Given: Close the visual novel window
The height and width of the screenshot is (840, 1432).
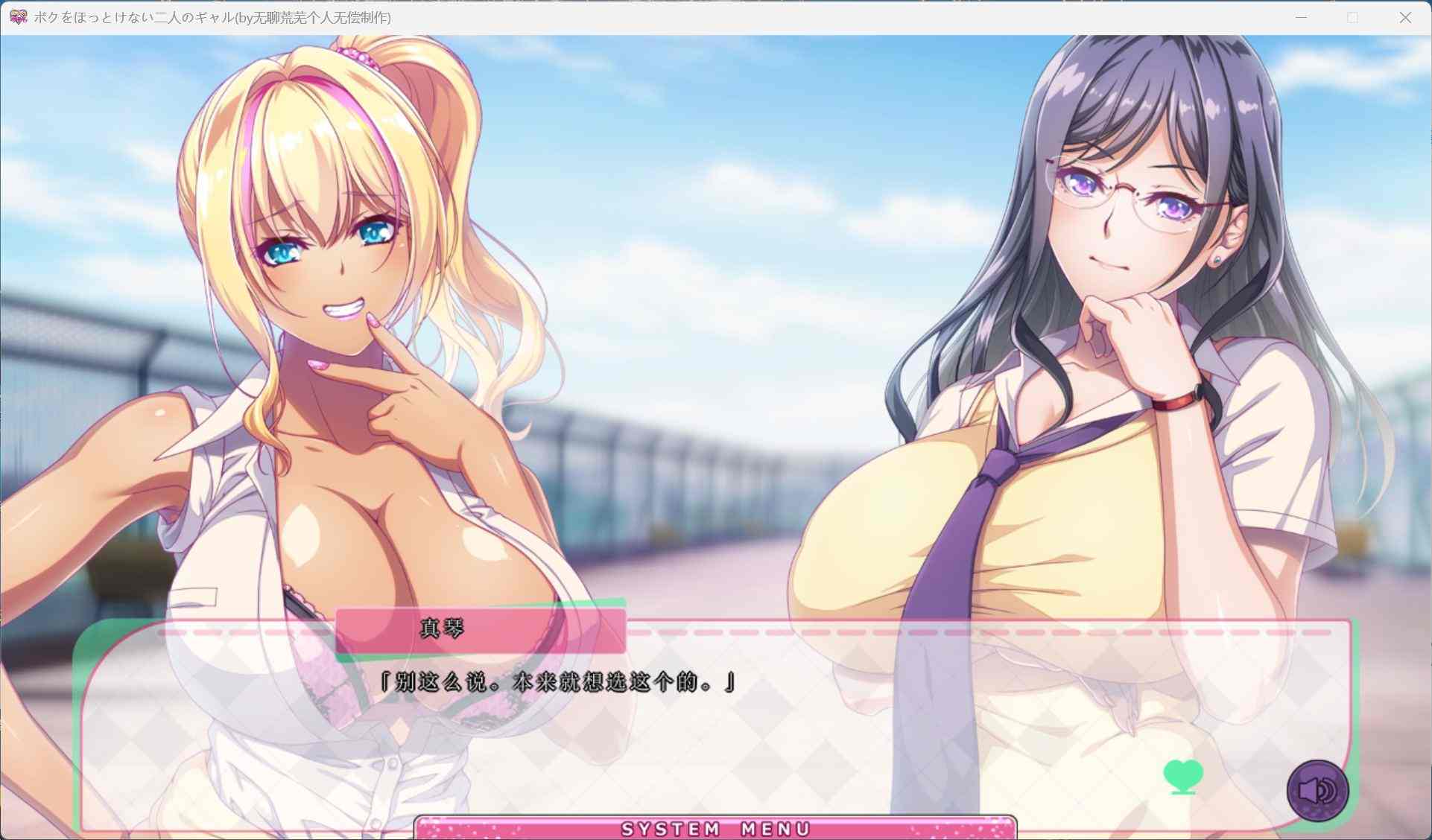Looking at the screenshot, I should coord(1404,16).
